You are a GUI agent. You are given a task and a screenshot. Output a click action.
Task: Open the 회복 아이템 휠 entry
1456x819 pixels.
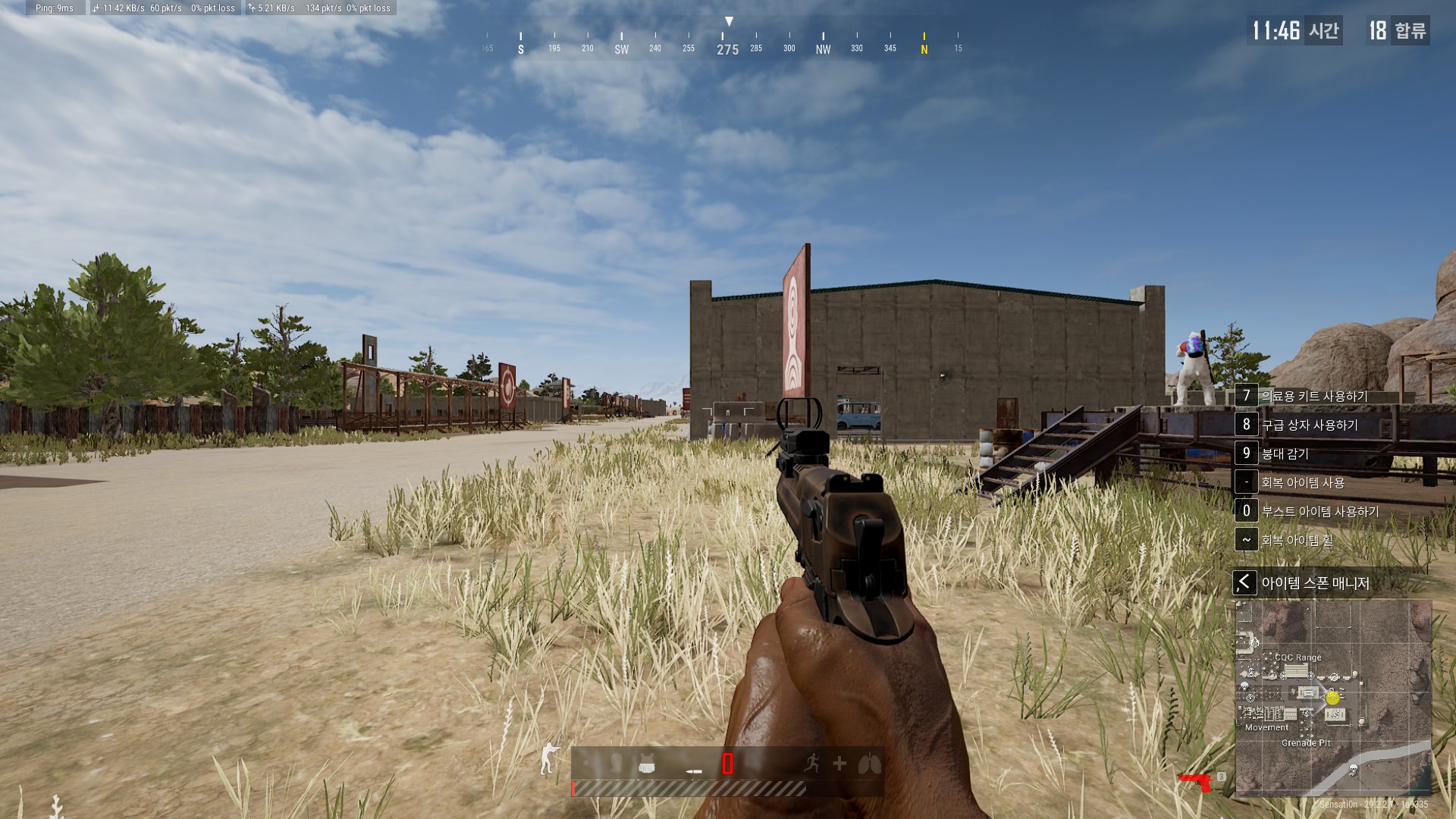click(x=1296, y=540)
